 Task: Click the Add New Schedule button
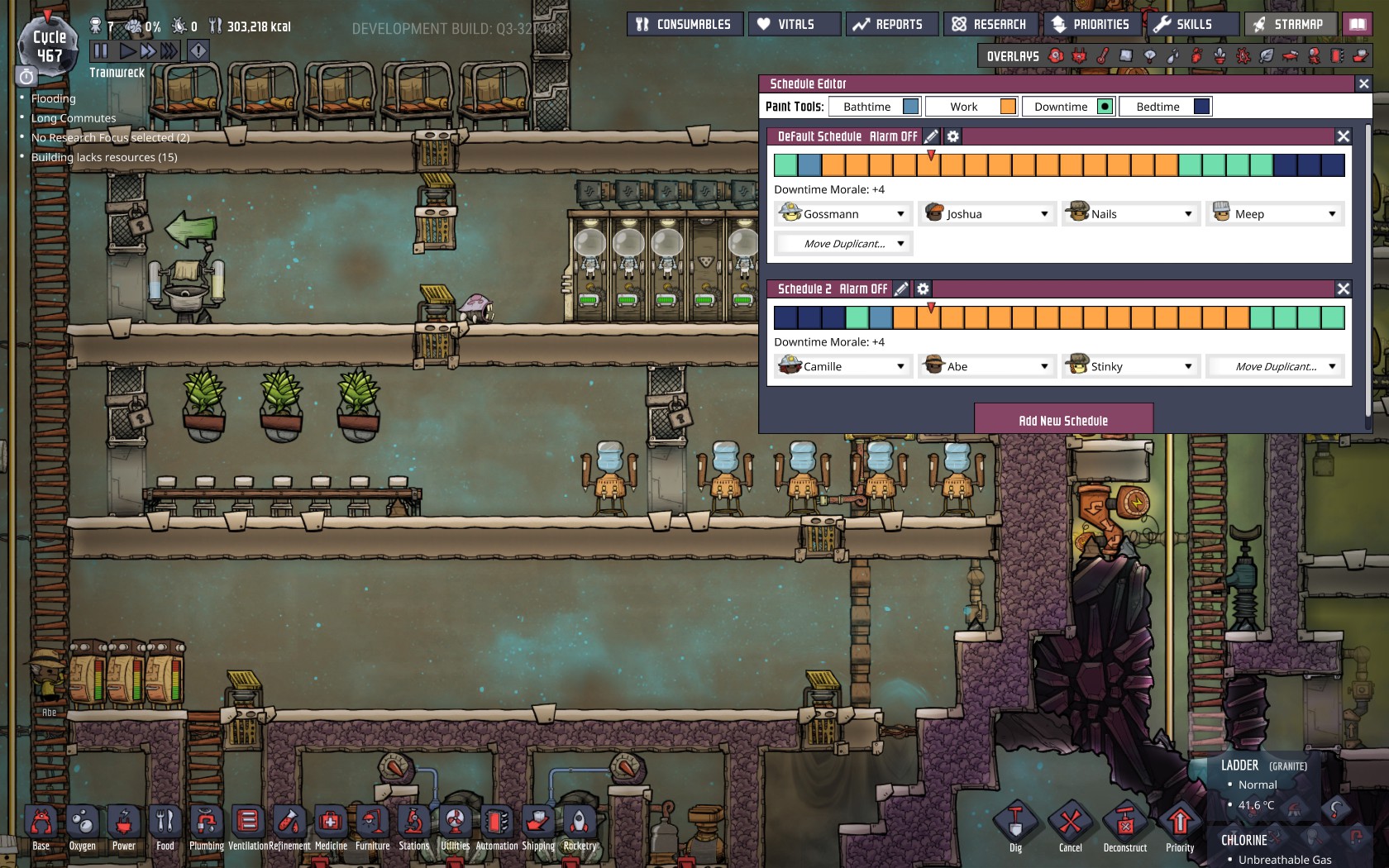pyautogui.click(x=1064, y=419)
